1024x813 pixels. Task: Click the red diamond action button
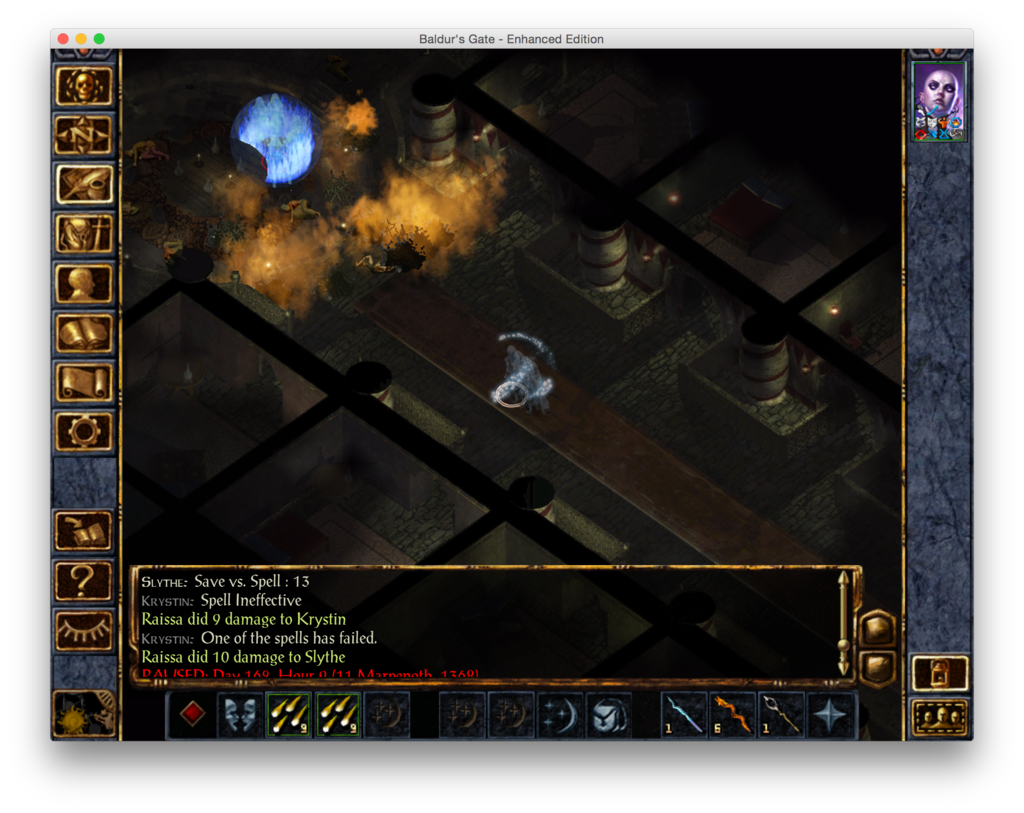click(192, 715)
